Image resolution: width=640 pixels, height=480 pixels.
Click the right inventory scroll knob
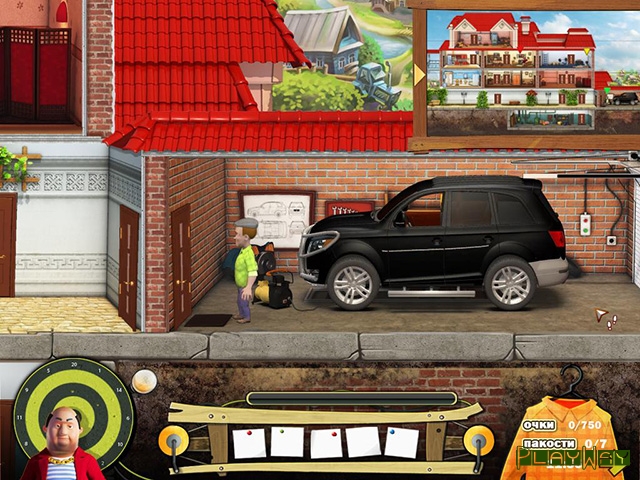(x=478, y=438)
